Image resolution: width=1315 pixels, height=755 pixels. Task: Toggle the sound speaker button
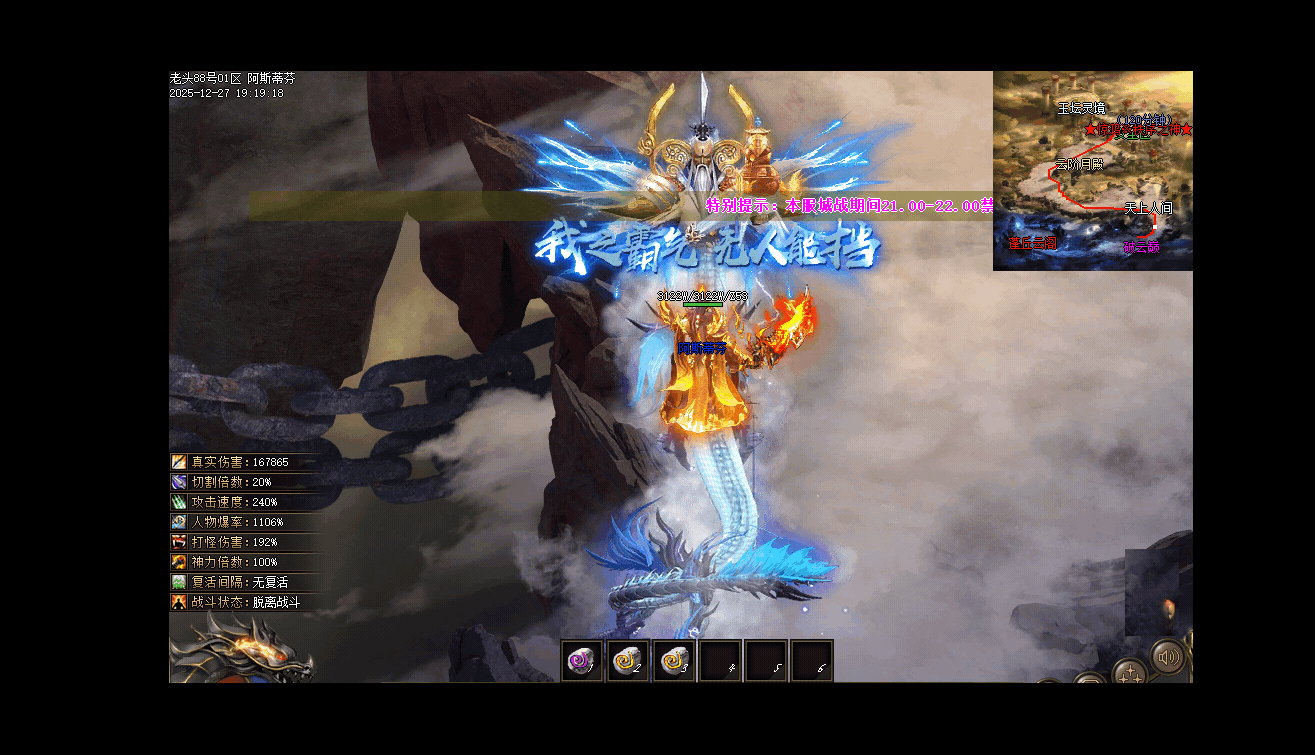pos(1166,658)
